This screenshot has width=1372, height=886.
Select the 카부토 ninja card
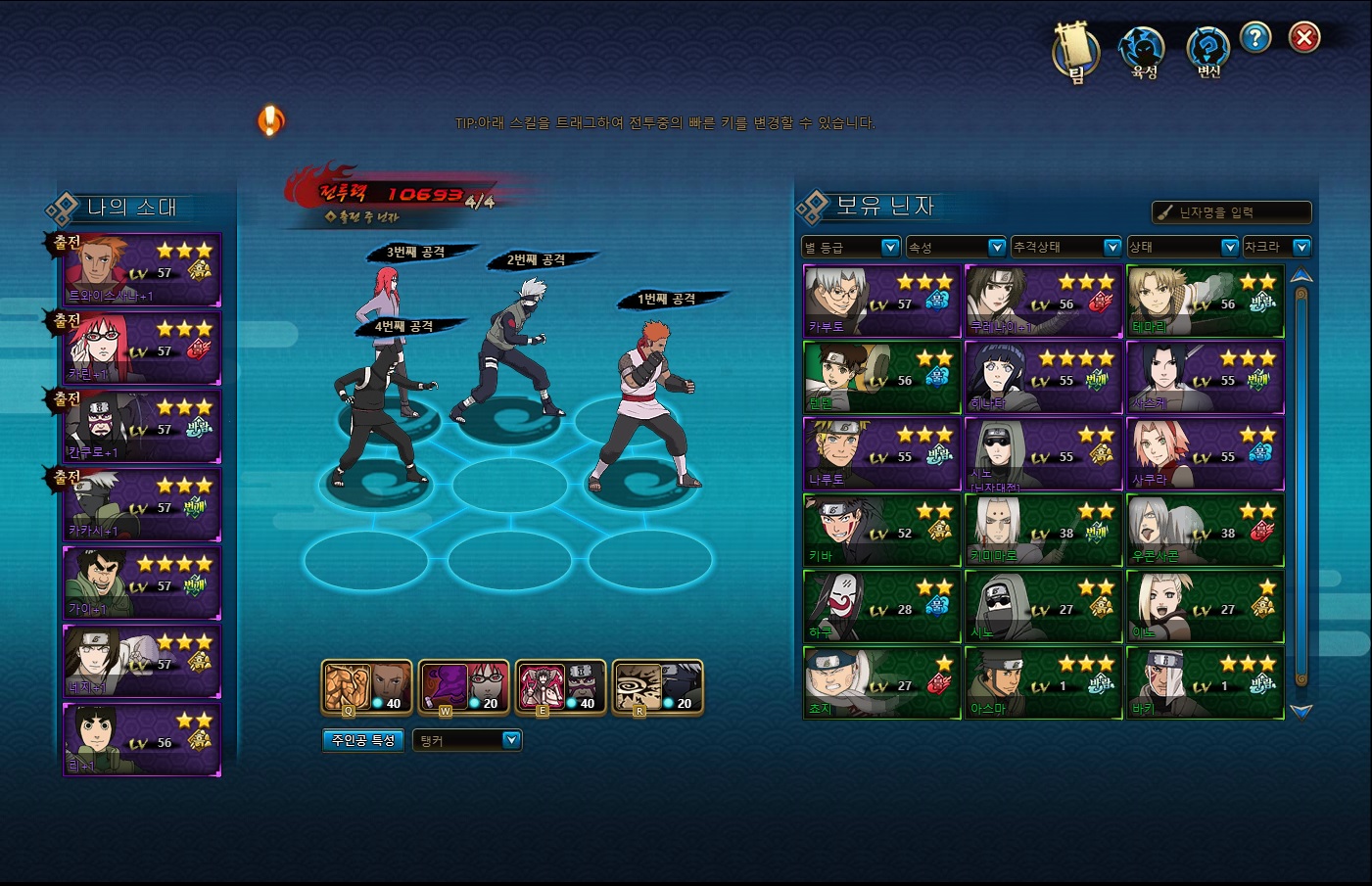click(x=881, y=302)
